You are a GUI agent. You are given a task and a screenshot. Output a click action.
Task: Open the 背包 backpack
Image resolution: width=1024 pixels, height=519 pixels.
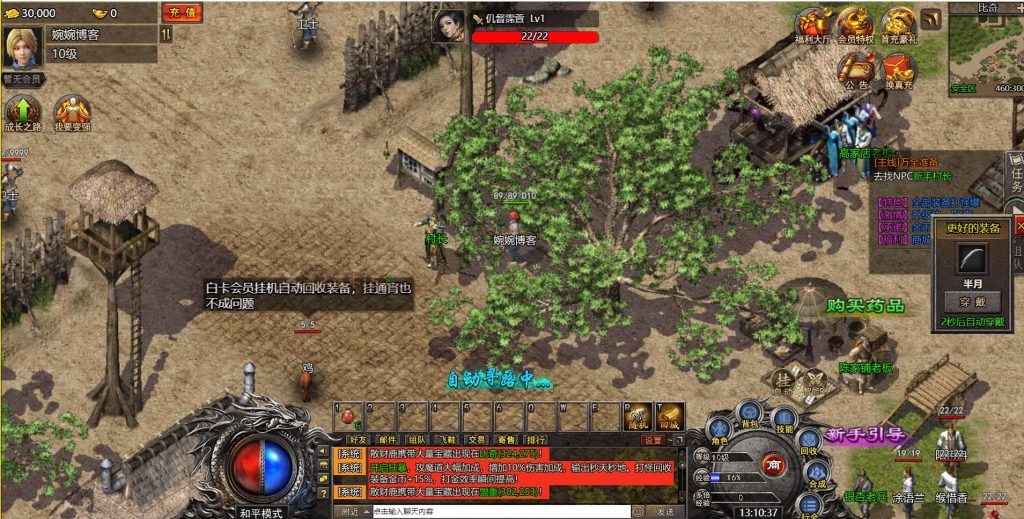[x=750, y=410]
